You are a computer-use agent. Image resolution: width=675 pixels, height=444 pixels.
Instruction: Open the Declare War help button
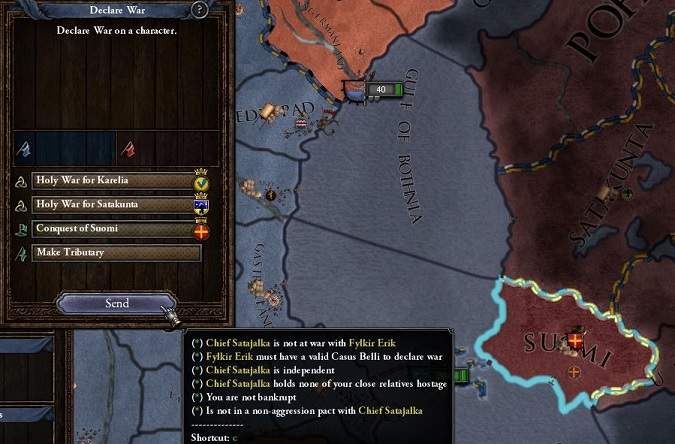click(x=200, y=10)
